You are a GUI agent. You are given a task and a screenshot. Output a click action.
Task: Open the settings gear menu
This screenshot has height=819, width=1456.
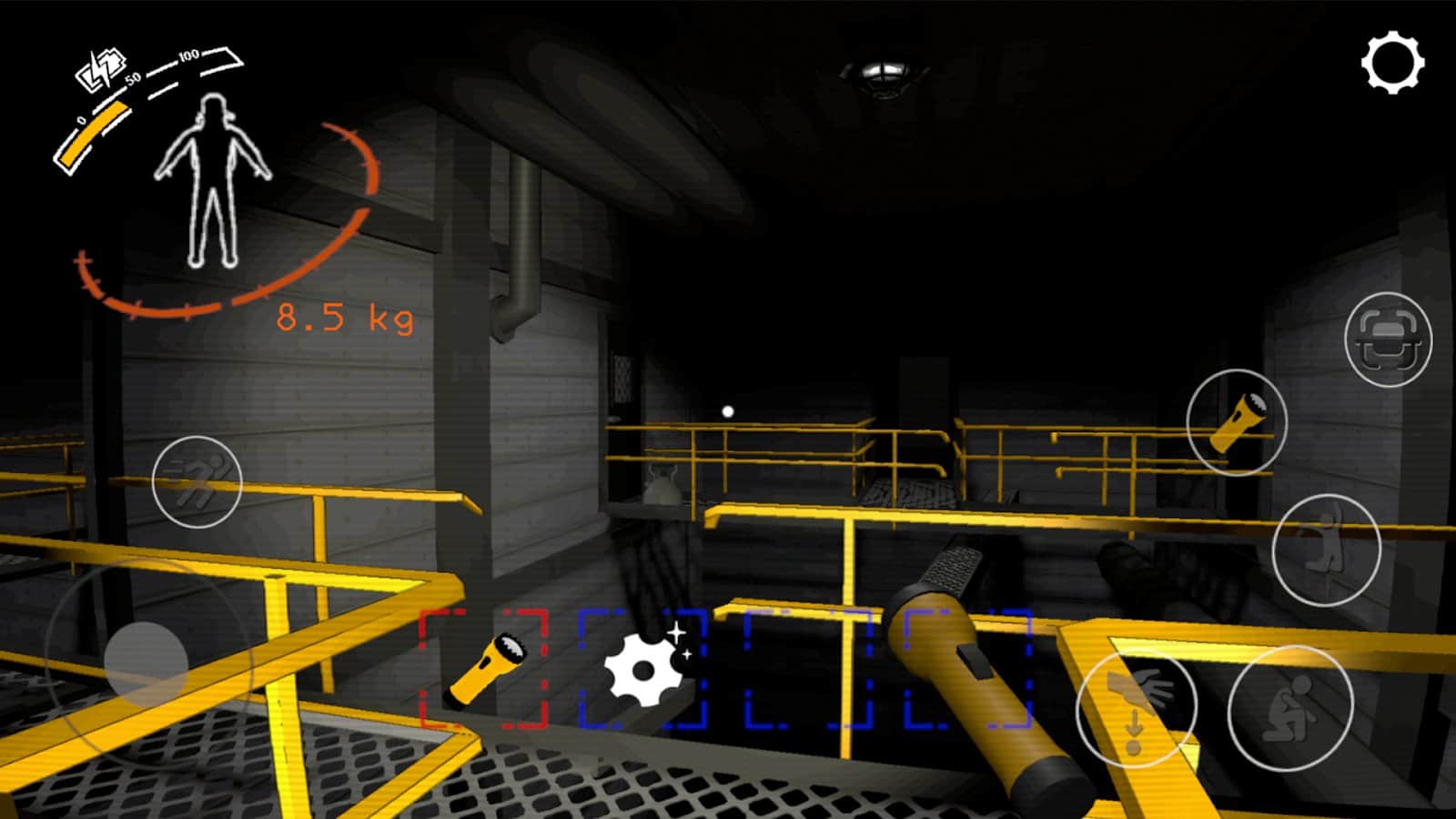1391,62
